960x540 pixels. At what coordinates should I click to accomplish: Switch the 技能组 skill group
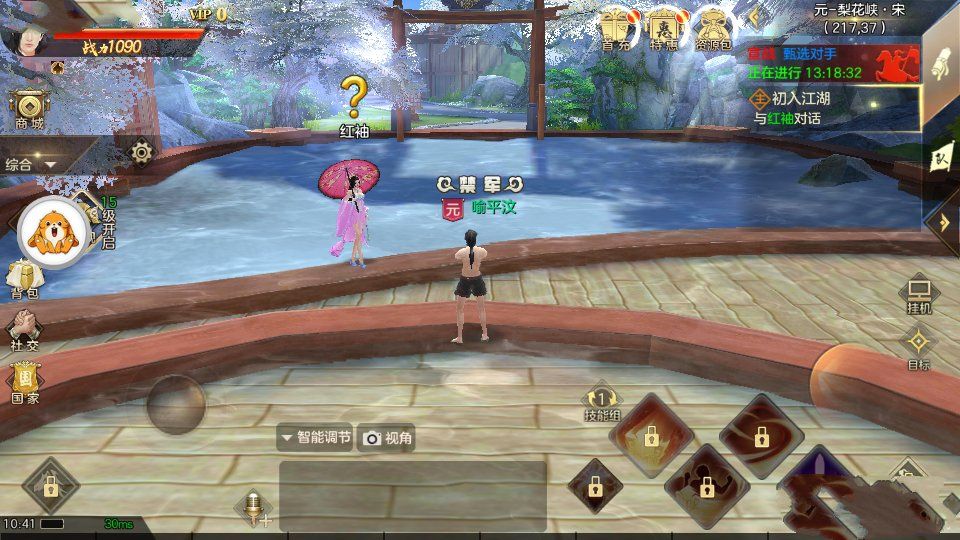[x=602, y=402]
